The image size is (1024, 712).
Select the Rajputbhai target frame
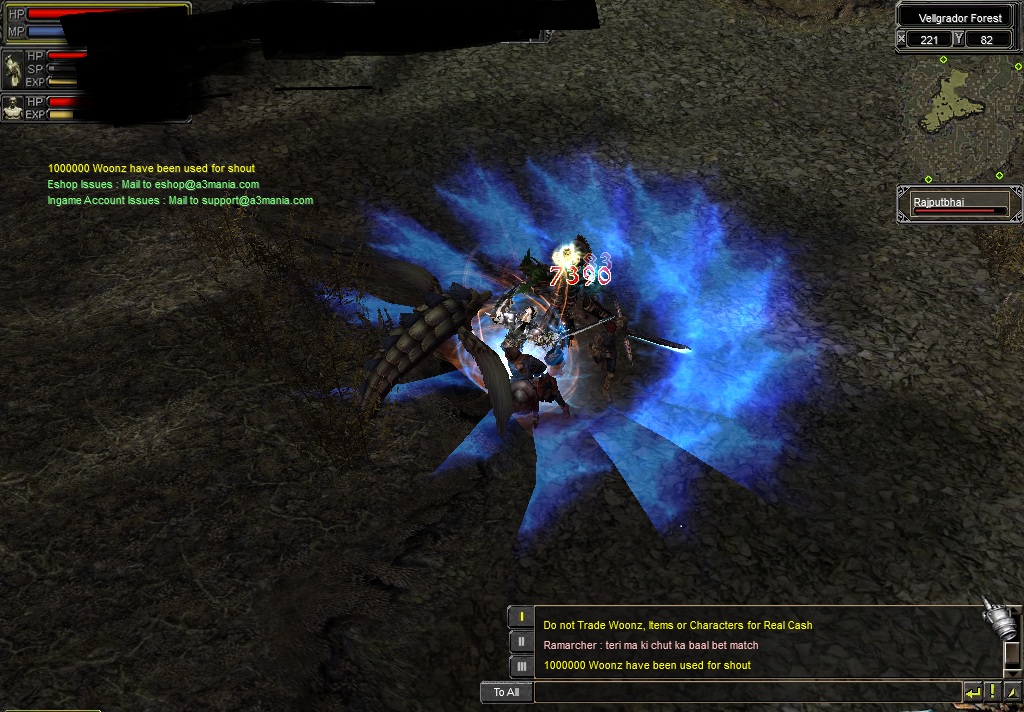coord(959,204)
